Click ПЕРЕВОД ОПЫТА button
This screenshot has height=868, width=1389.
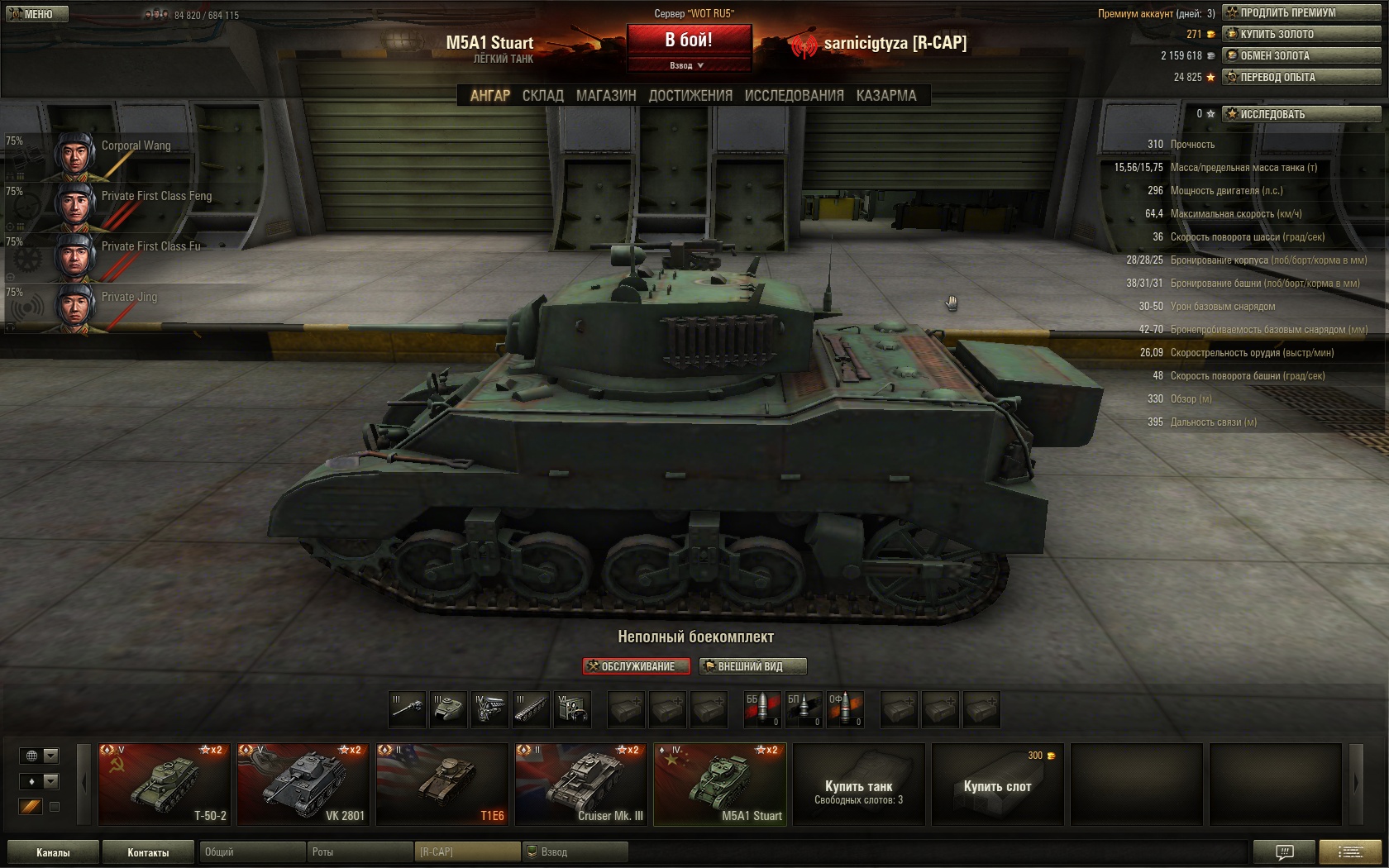(1301, 77)
